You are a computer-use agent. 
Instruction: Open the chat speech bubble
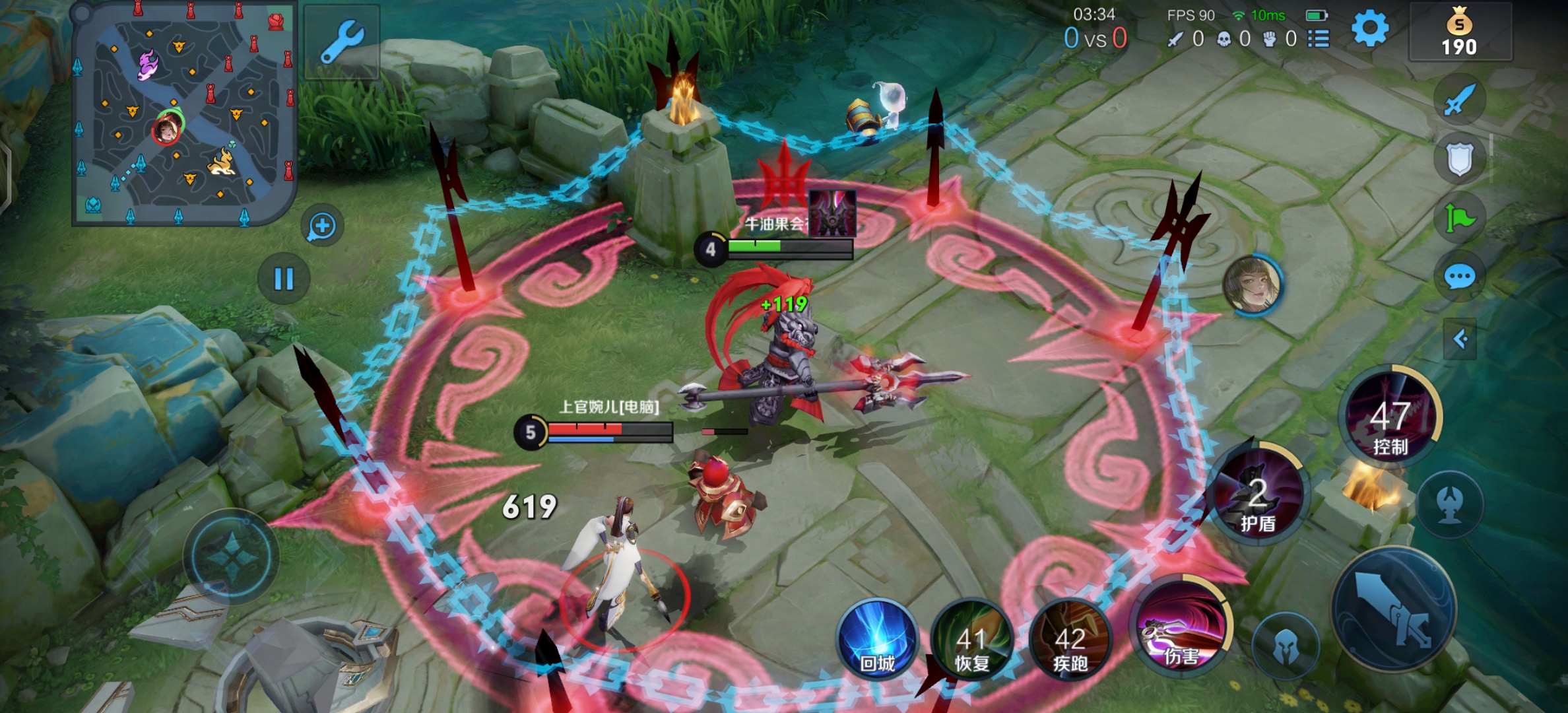[x=1459, y=277]
